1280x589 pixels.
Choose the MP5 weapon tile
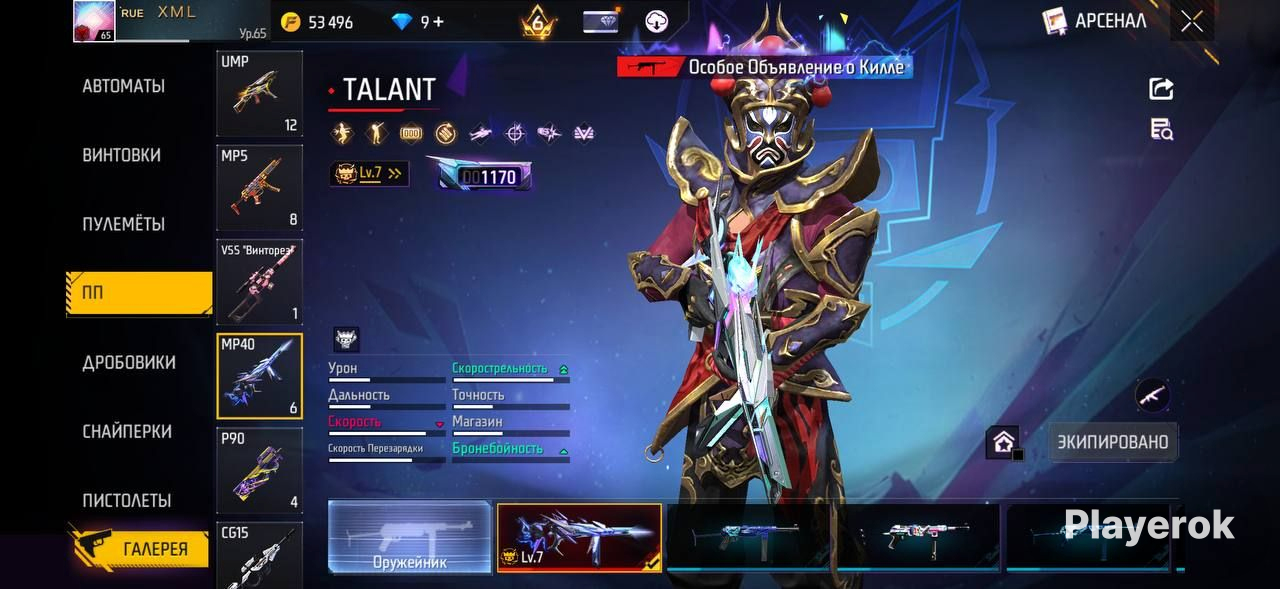coord(259,188)
